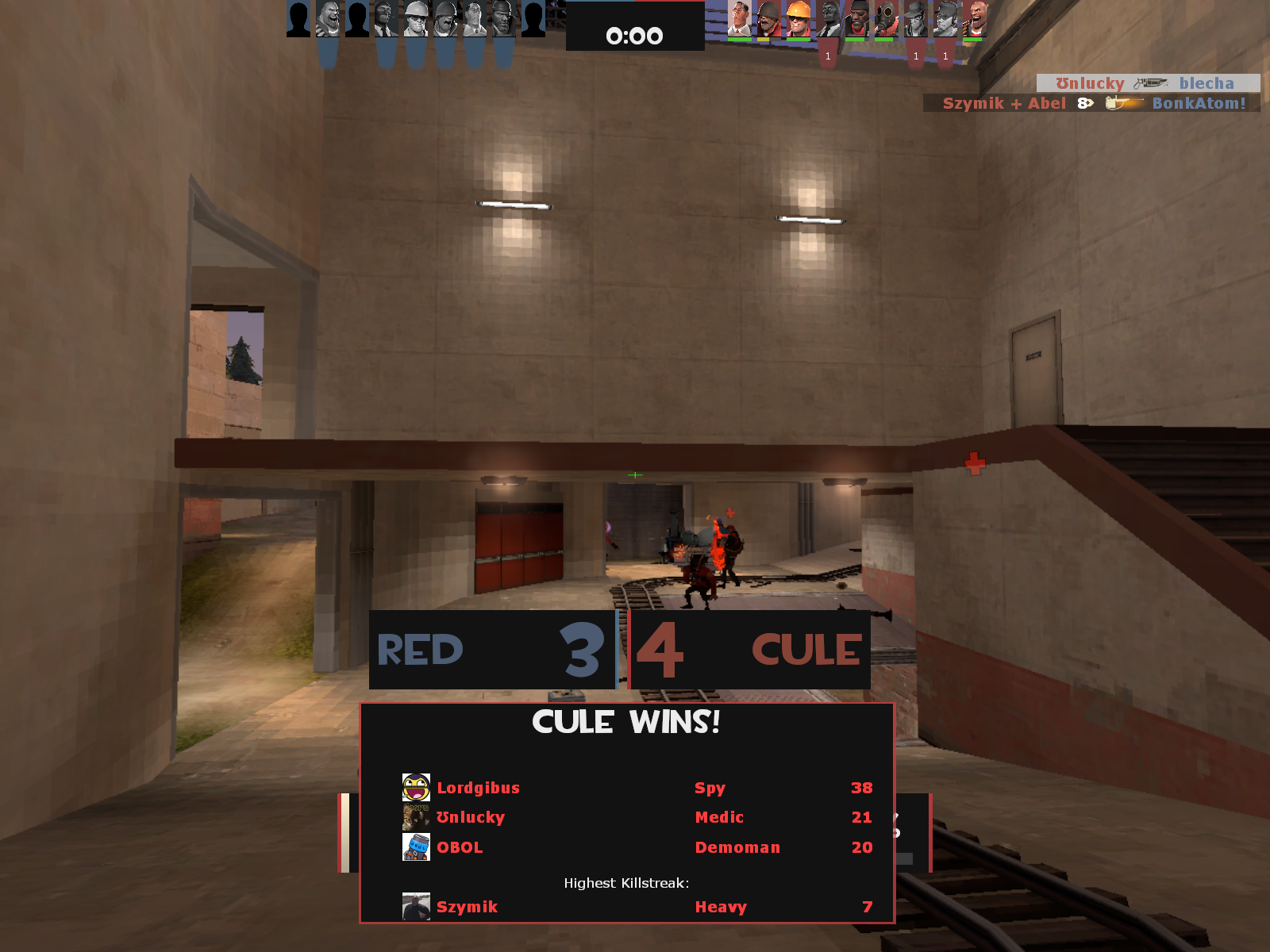
Task: Select Lordgibus's avatar in the winners panel
Action: click(416, 788)
